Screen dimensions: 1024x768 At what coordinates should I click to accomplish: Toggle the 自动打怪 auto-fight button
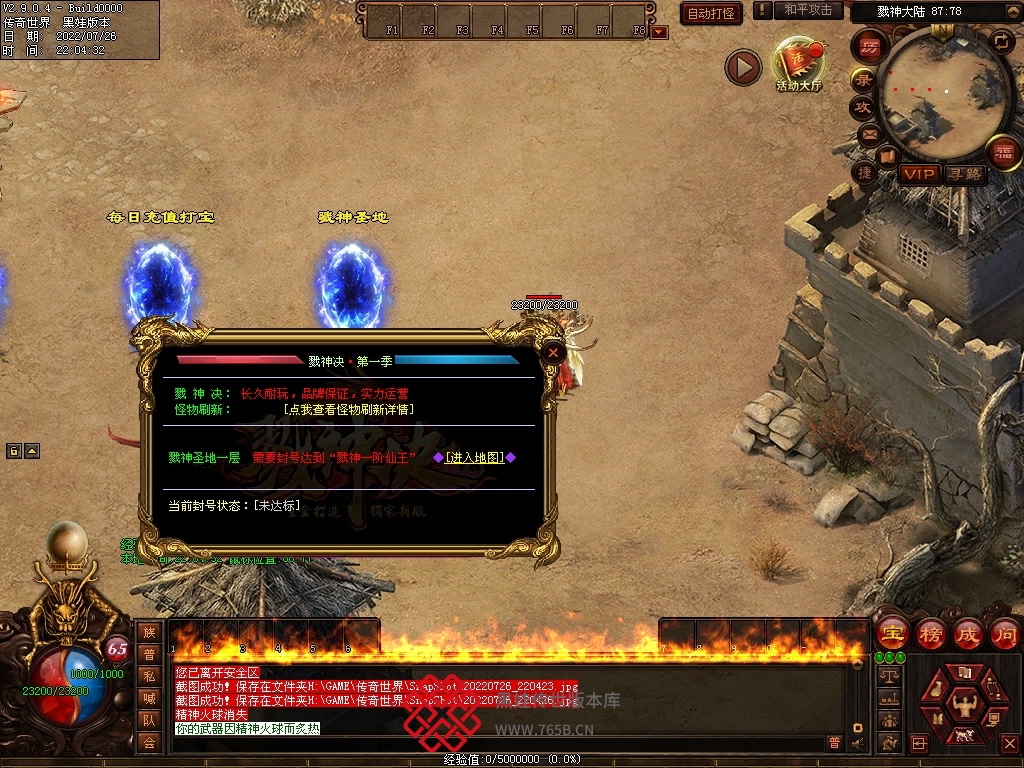coord(711,13)
